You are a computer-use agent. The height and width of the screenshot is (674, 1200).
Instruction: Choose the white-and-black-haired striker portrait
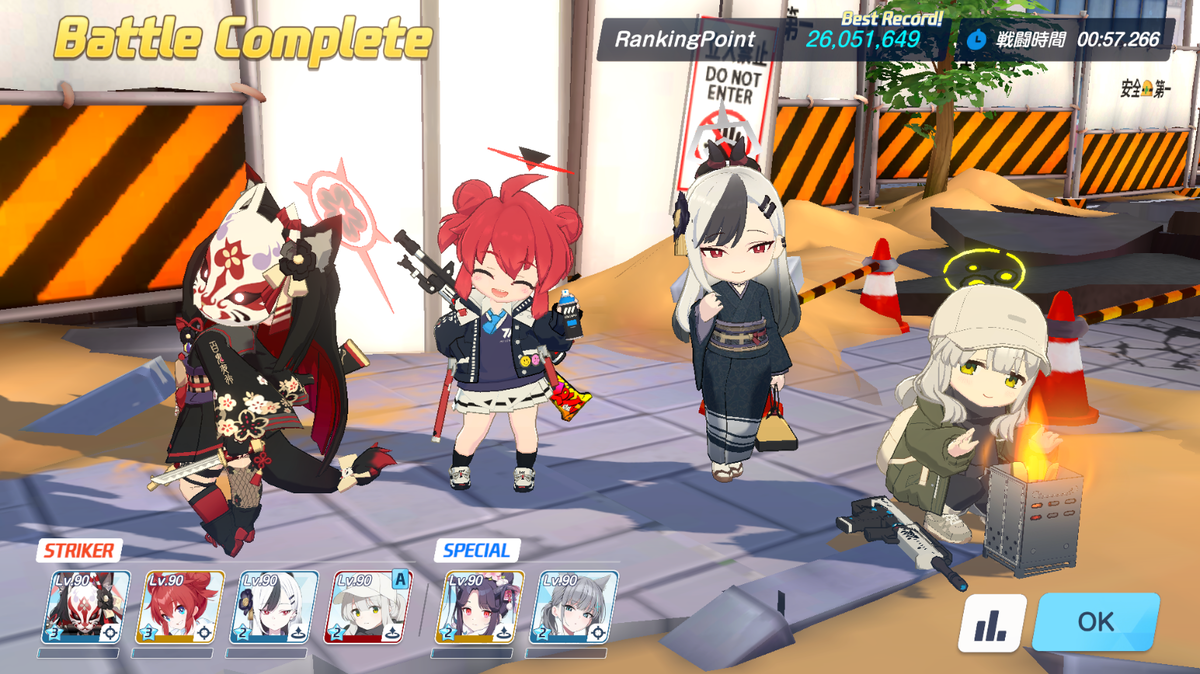(x=274, y=607)
